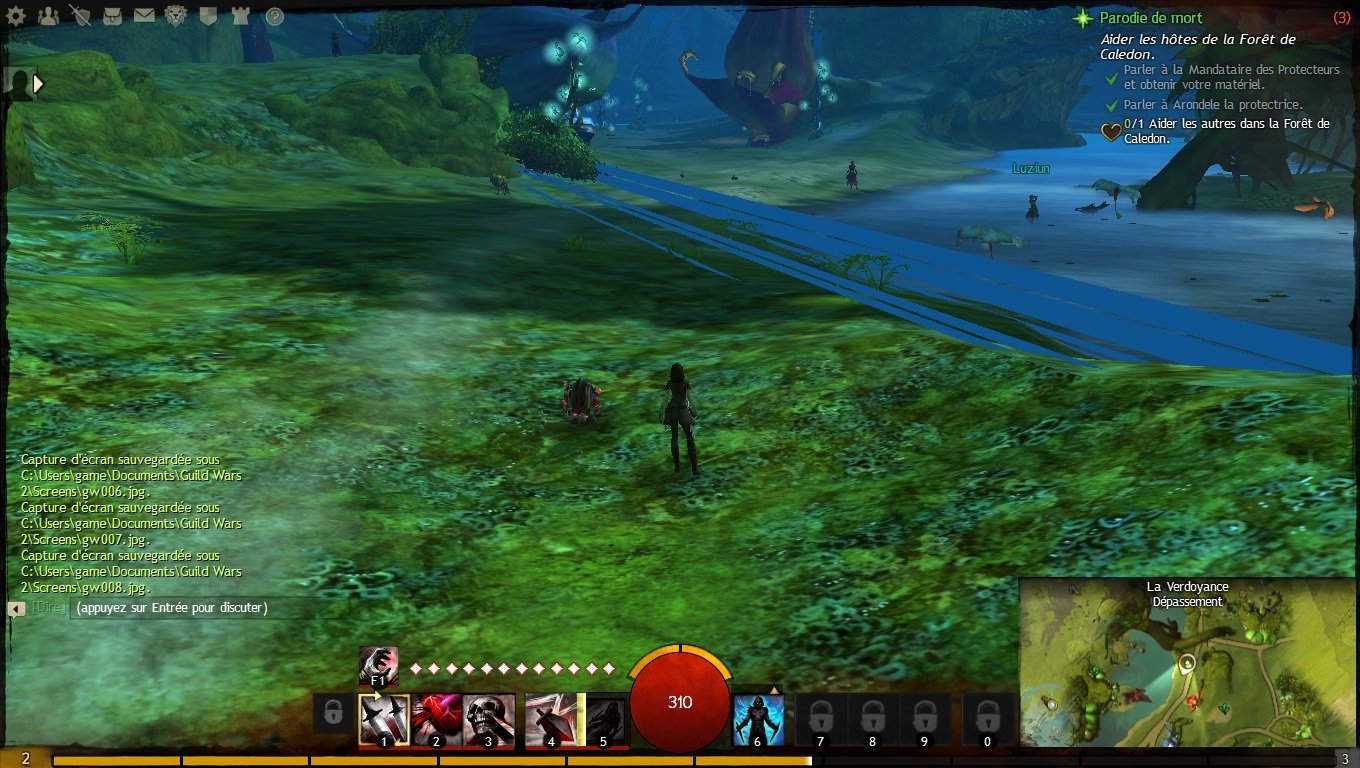The image size is (1360, 768).
Task: Click the chat input field
Action: [210, 608]
